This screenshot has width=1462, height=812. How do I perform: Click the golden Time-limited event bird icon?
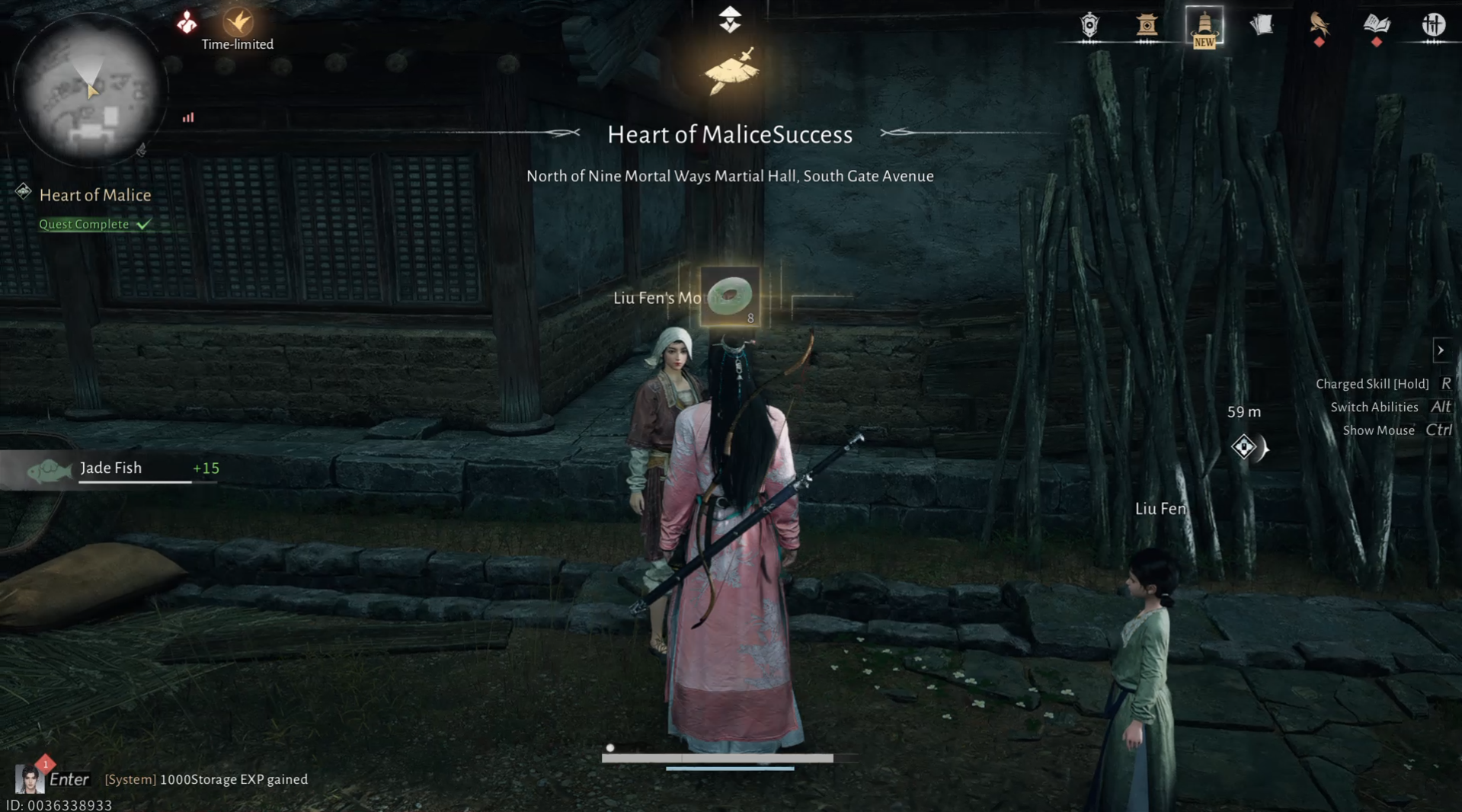[x=238, y=21]
